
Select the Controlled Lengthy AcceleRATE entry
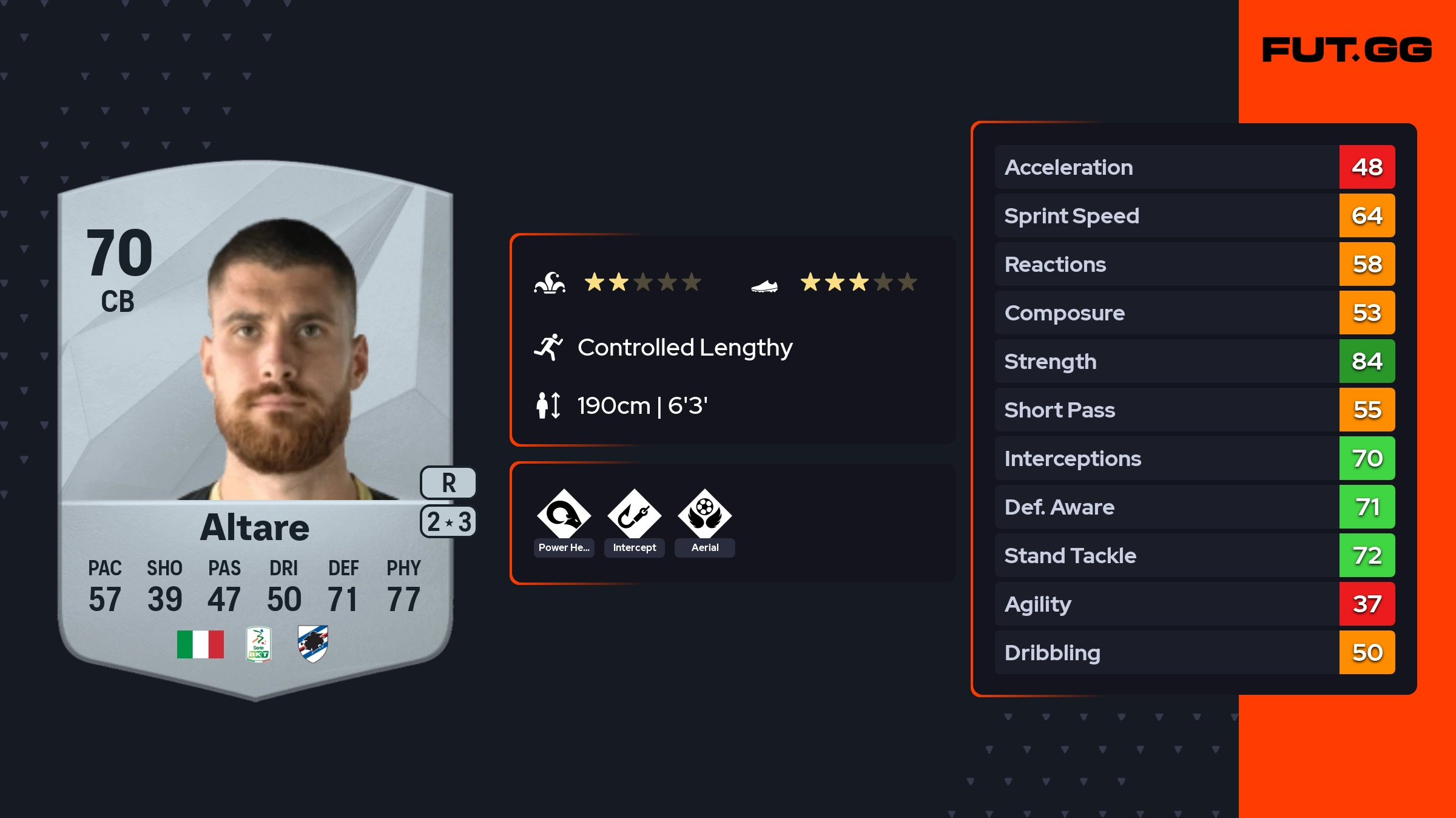[684, 348]
